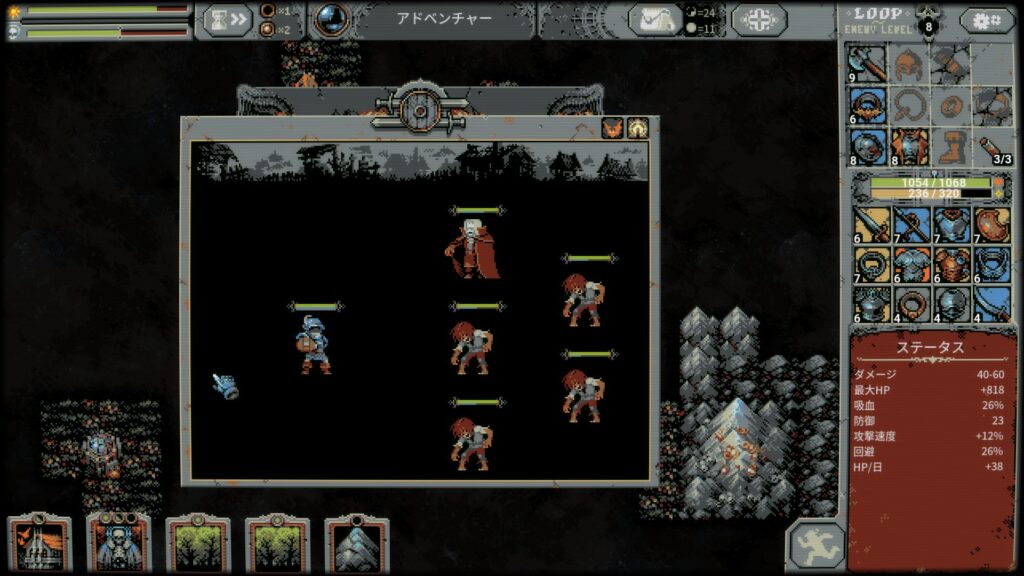
Task: Click the equipped amulet slot
Action: click(x=868, y=105)
